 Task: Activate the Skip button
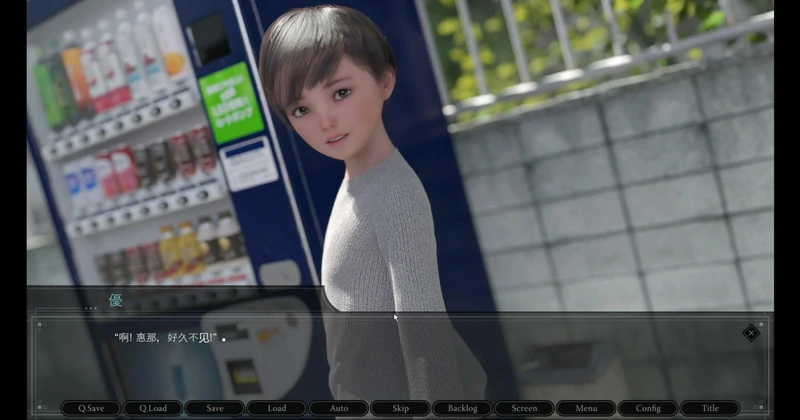[400, 408]
